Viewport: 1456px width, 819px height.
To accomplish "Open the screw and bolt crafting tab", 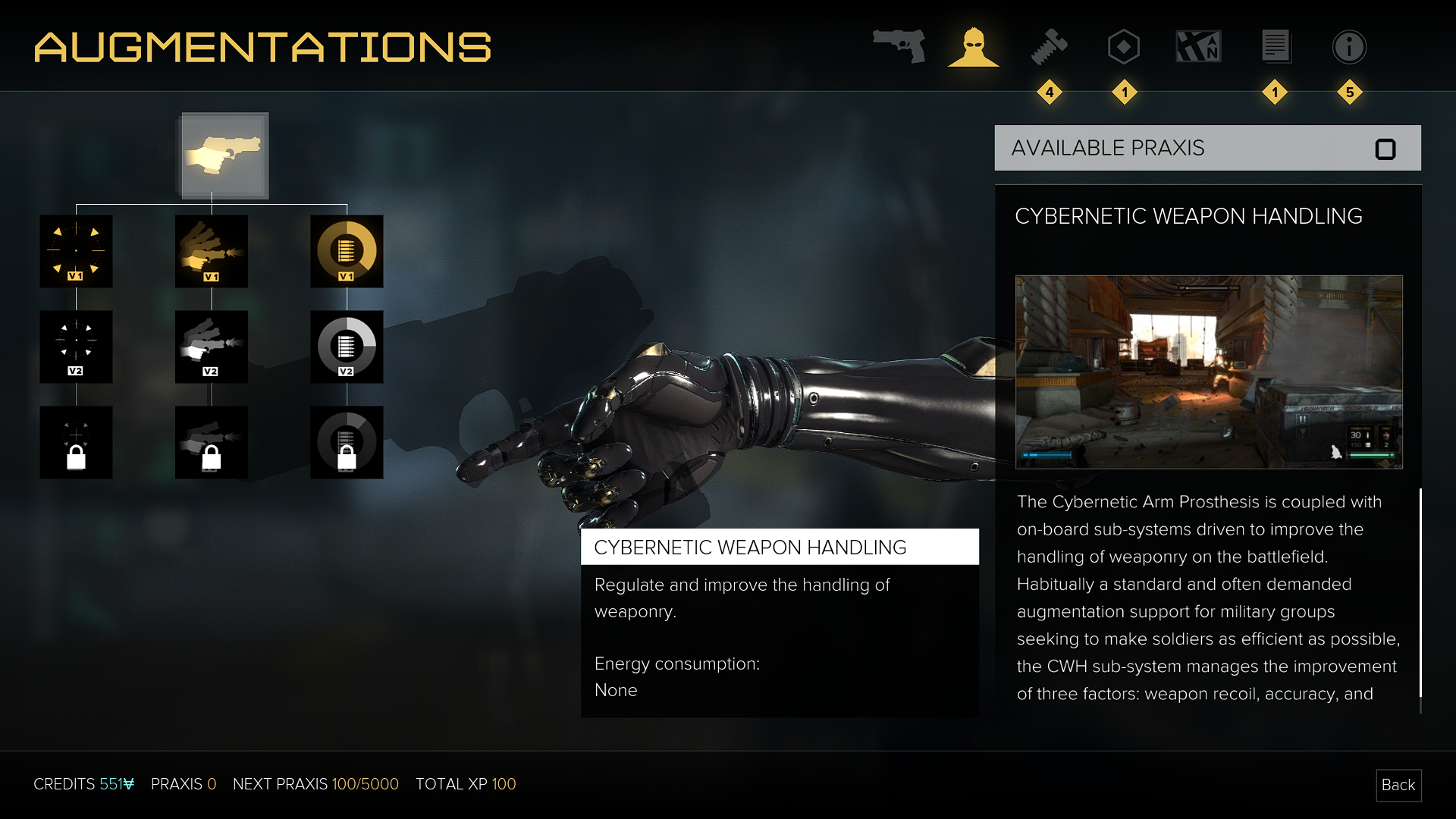I will [1050, 47].
